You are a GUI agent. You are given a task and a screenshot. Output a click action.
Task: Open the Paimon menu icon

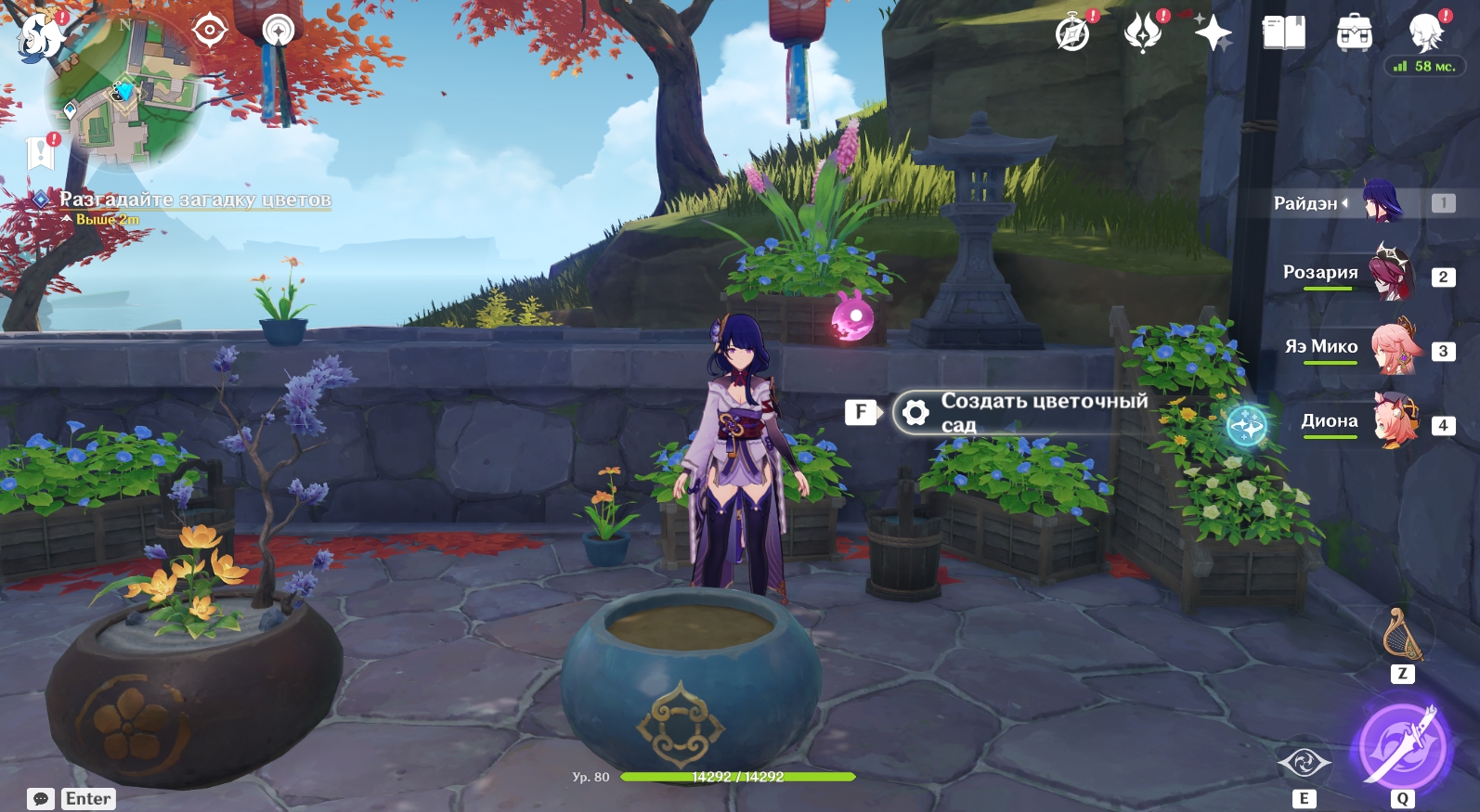[x=42, y=37]
